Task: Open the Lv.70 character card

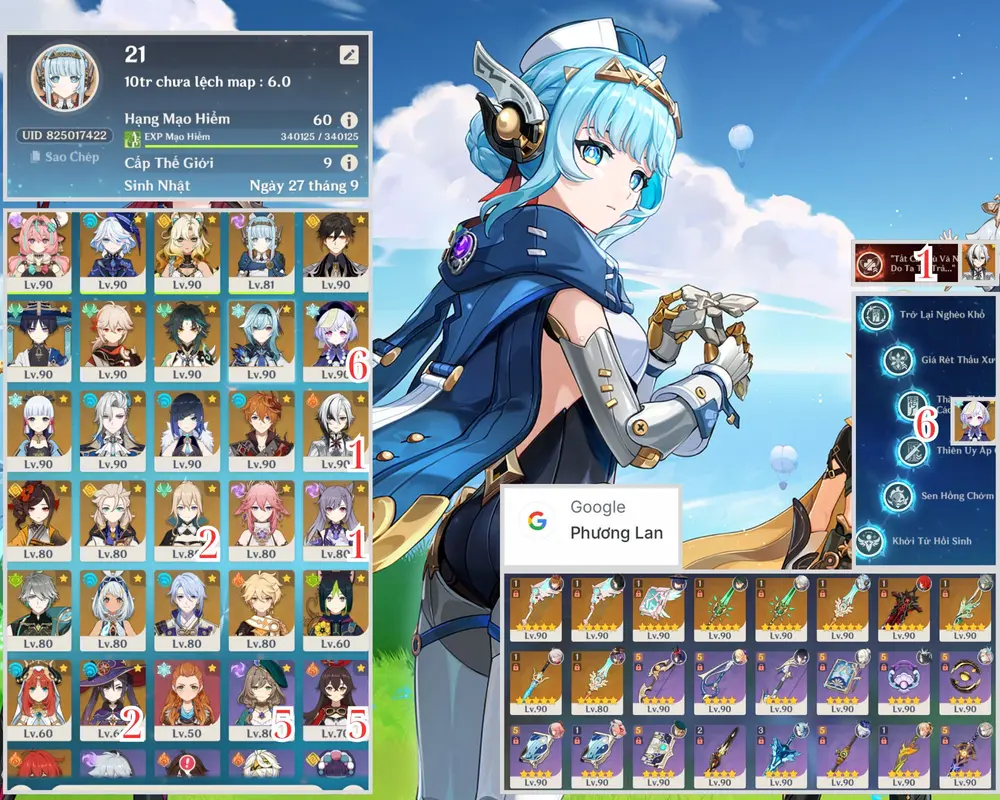Action: coord(335,697)
